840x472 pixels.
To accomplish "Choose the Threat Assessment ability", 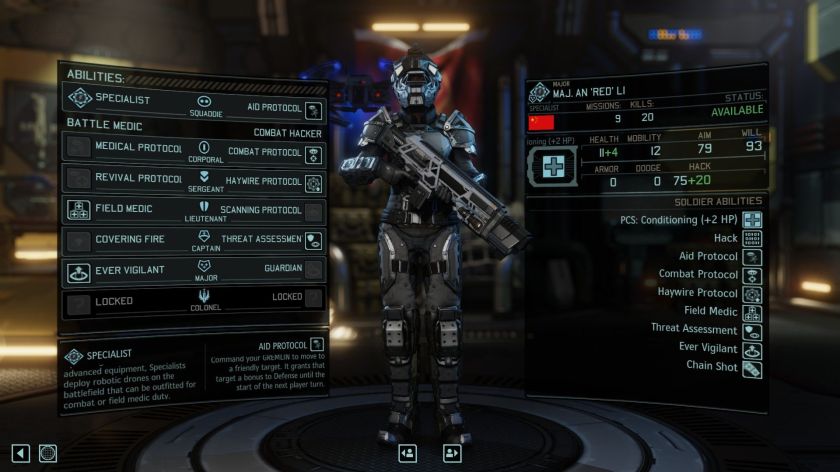I will (264, 241).
